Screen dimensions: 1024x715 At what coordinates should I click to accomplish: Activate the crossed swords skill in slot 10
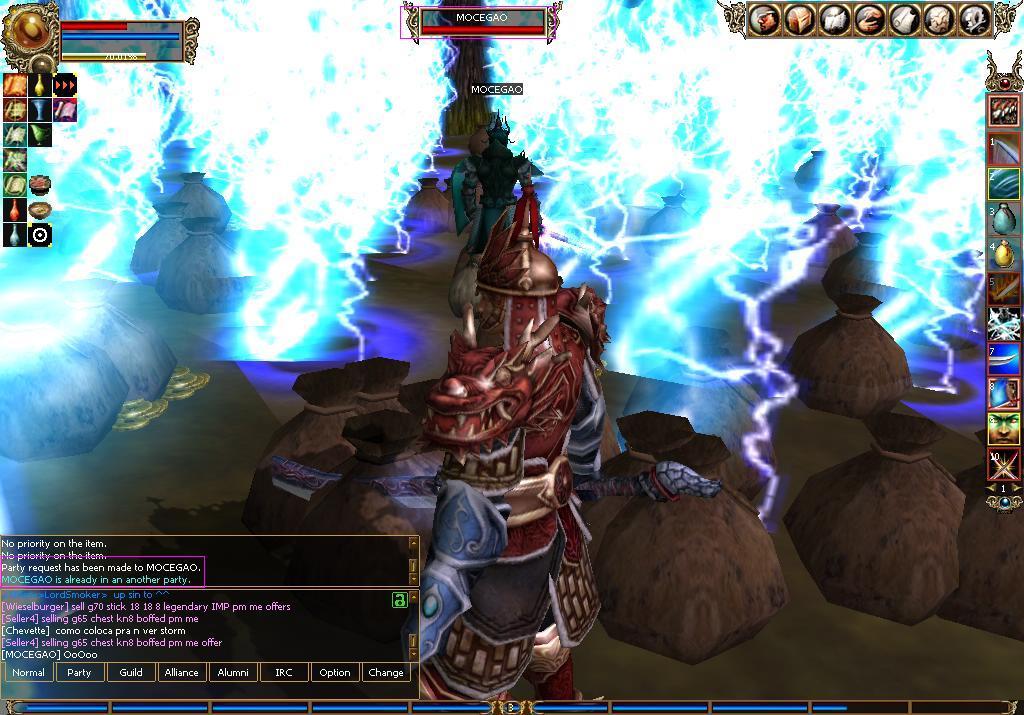click(x=1004, y=465)
